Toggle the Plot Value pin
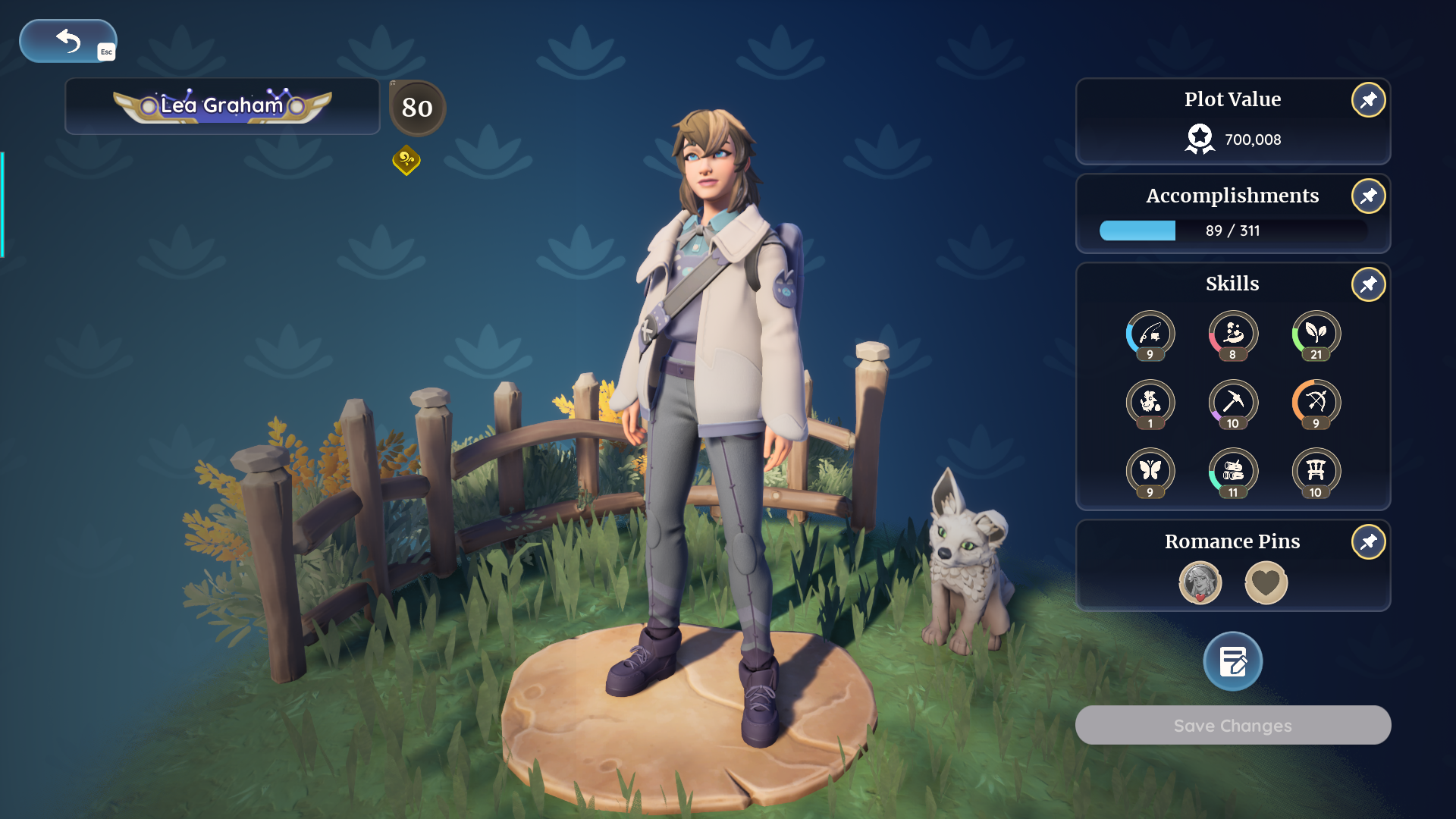Viewport: 1456px width, 819px height. [x=1367, y=99]
